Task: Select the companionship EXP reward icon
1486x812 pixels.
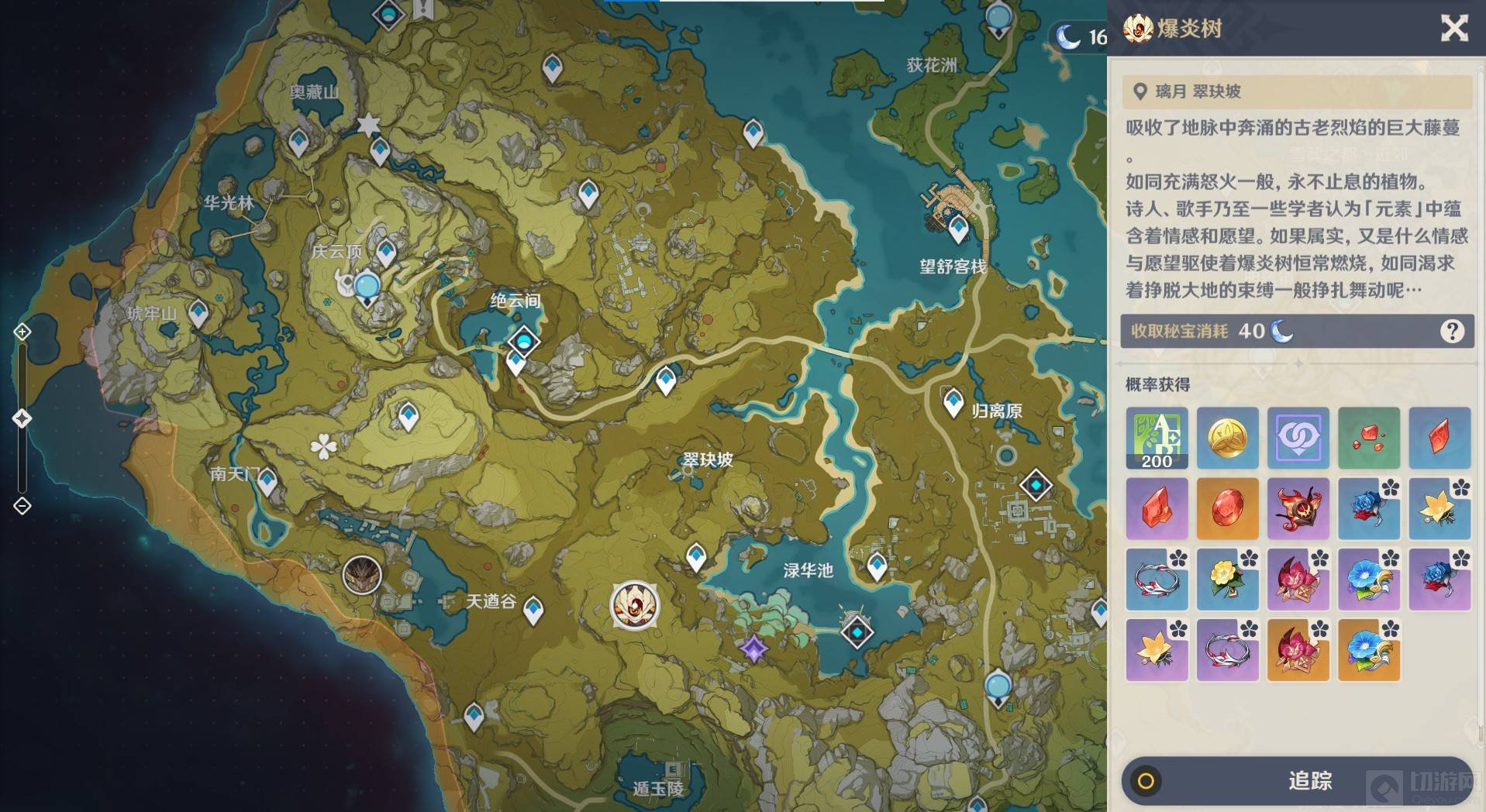Action: point(1298,438)
